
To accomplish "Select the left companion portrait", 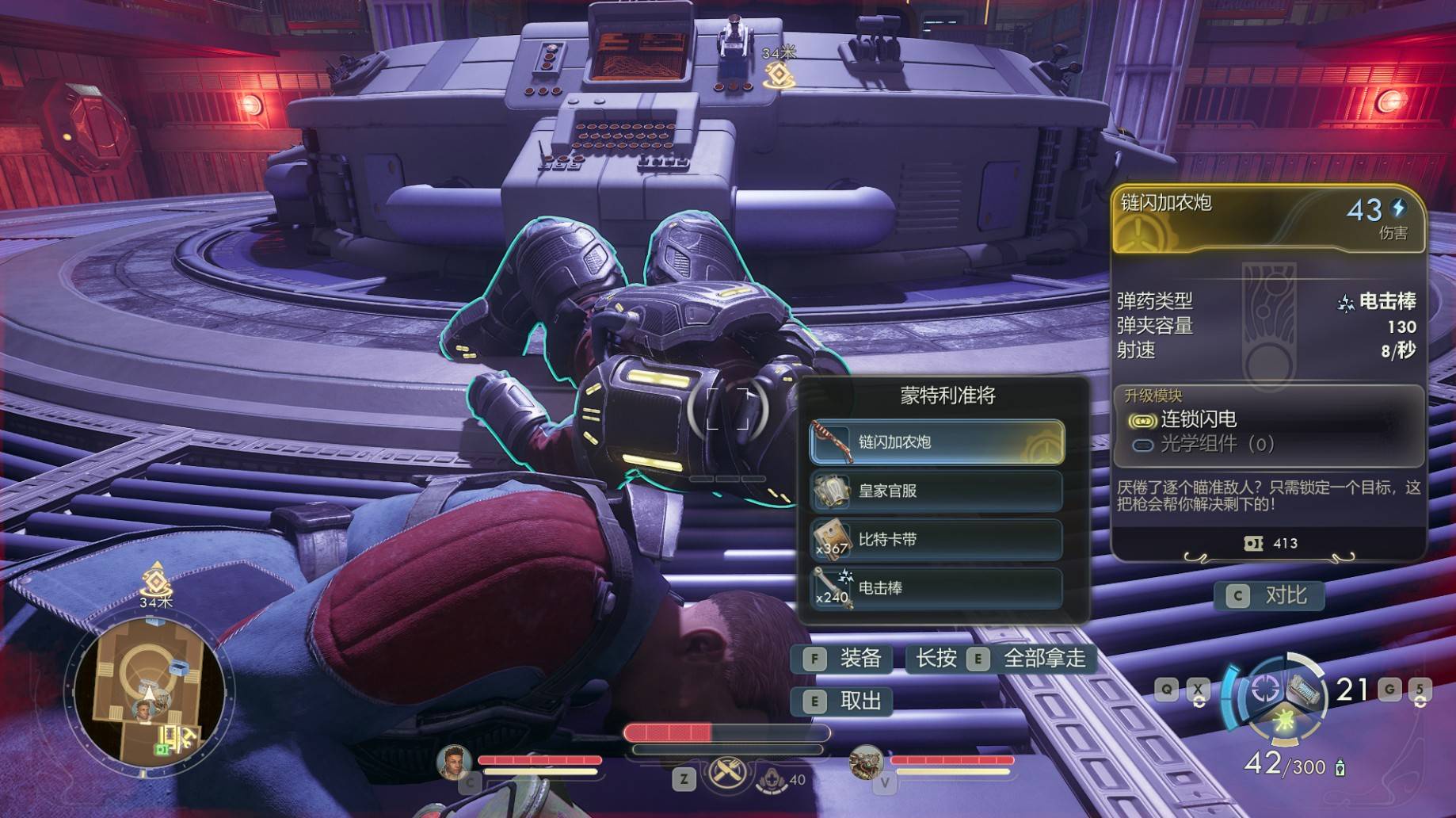I will click(455, 762).
